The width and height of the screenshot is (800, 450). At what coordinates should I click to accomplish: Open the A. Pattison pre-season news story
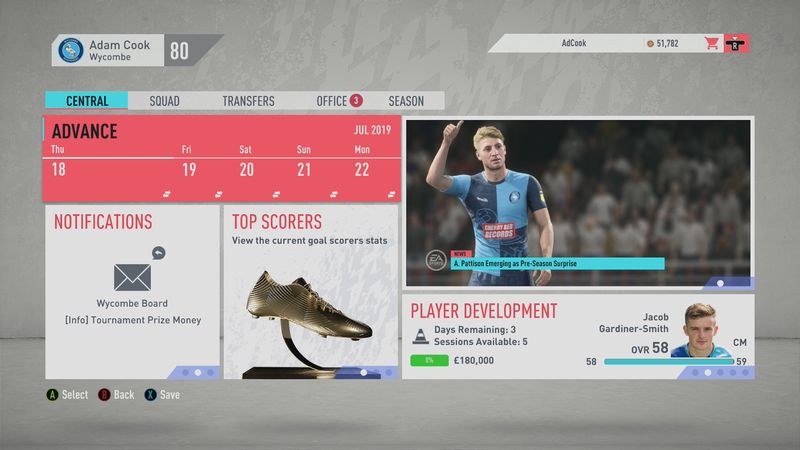pyautogui.click(x=578, y=204)
